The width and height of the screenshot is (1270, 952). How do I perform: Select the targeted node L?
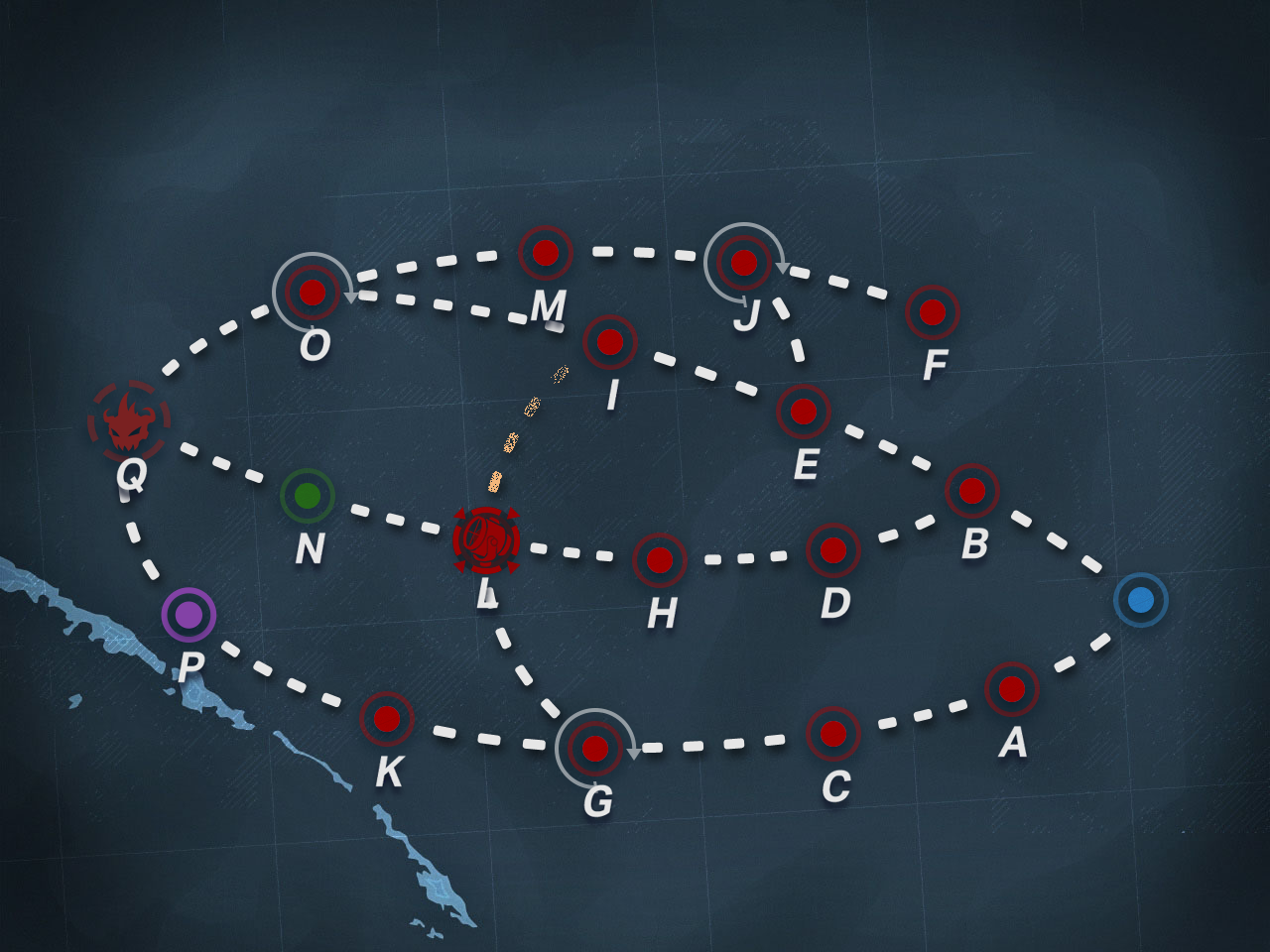point(486,540)
